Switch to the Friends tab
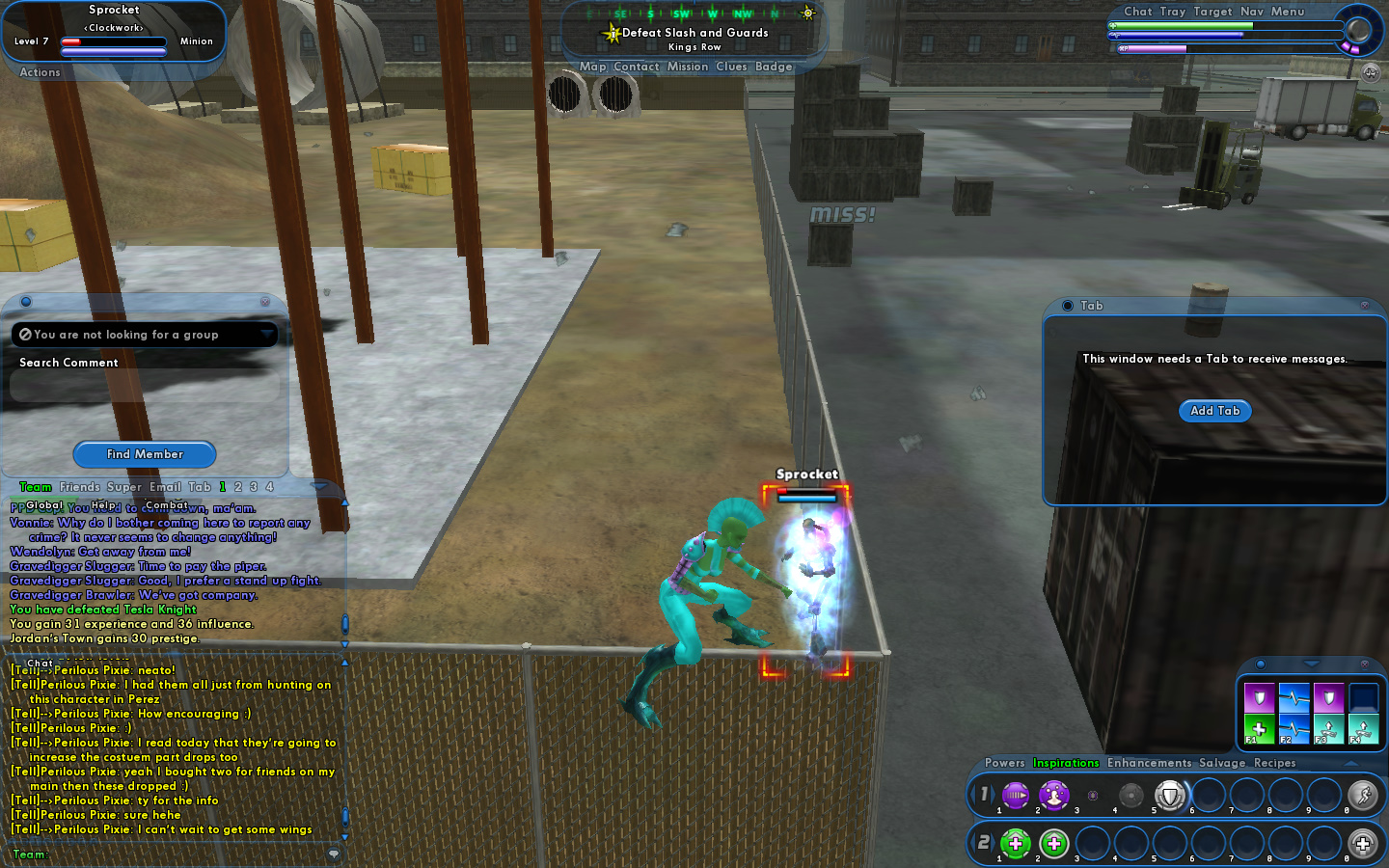1389x868 pixels. point(79,487)
